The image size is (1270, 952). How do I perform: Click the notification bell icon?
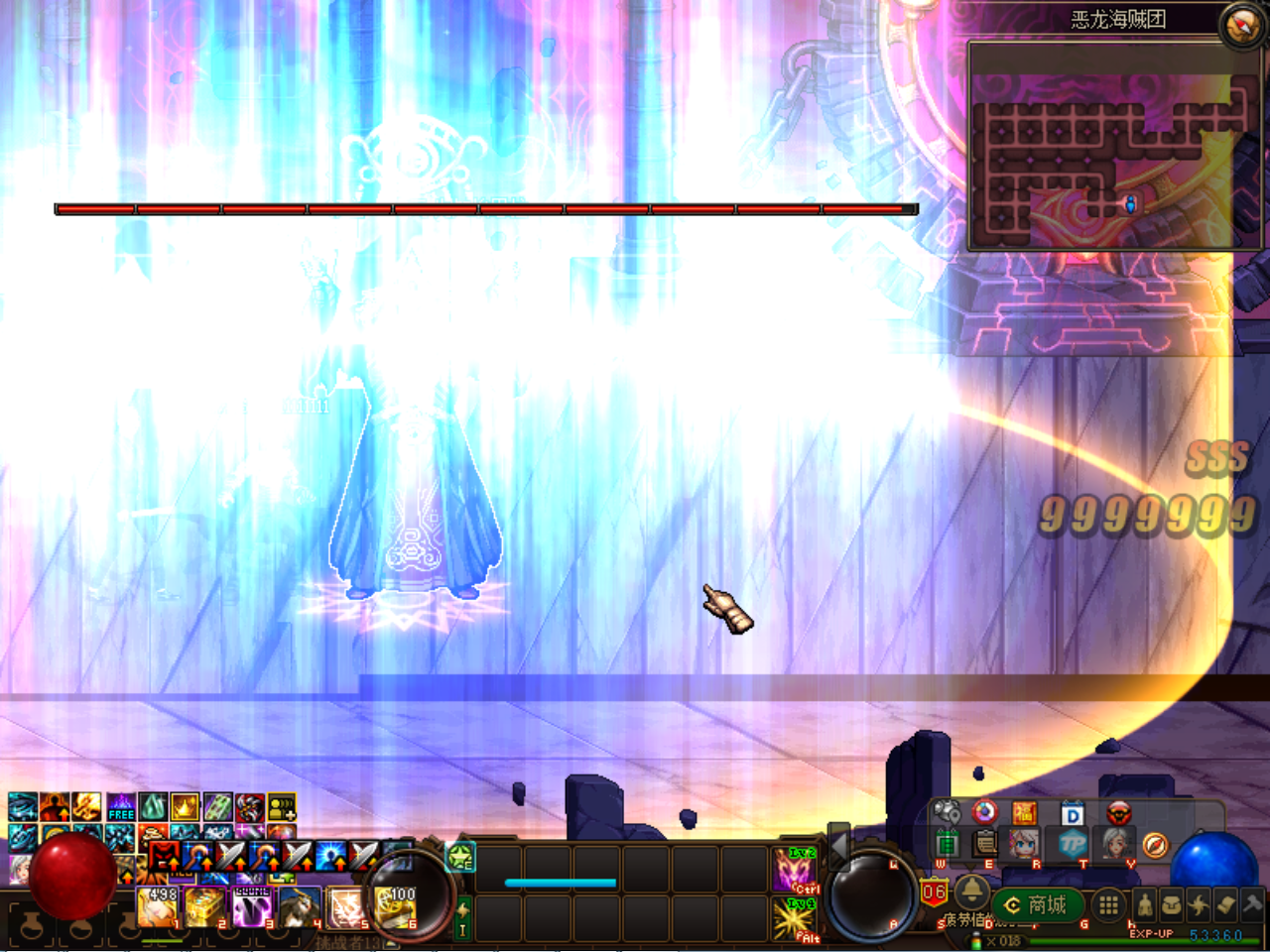click(972, 893)
